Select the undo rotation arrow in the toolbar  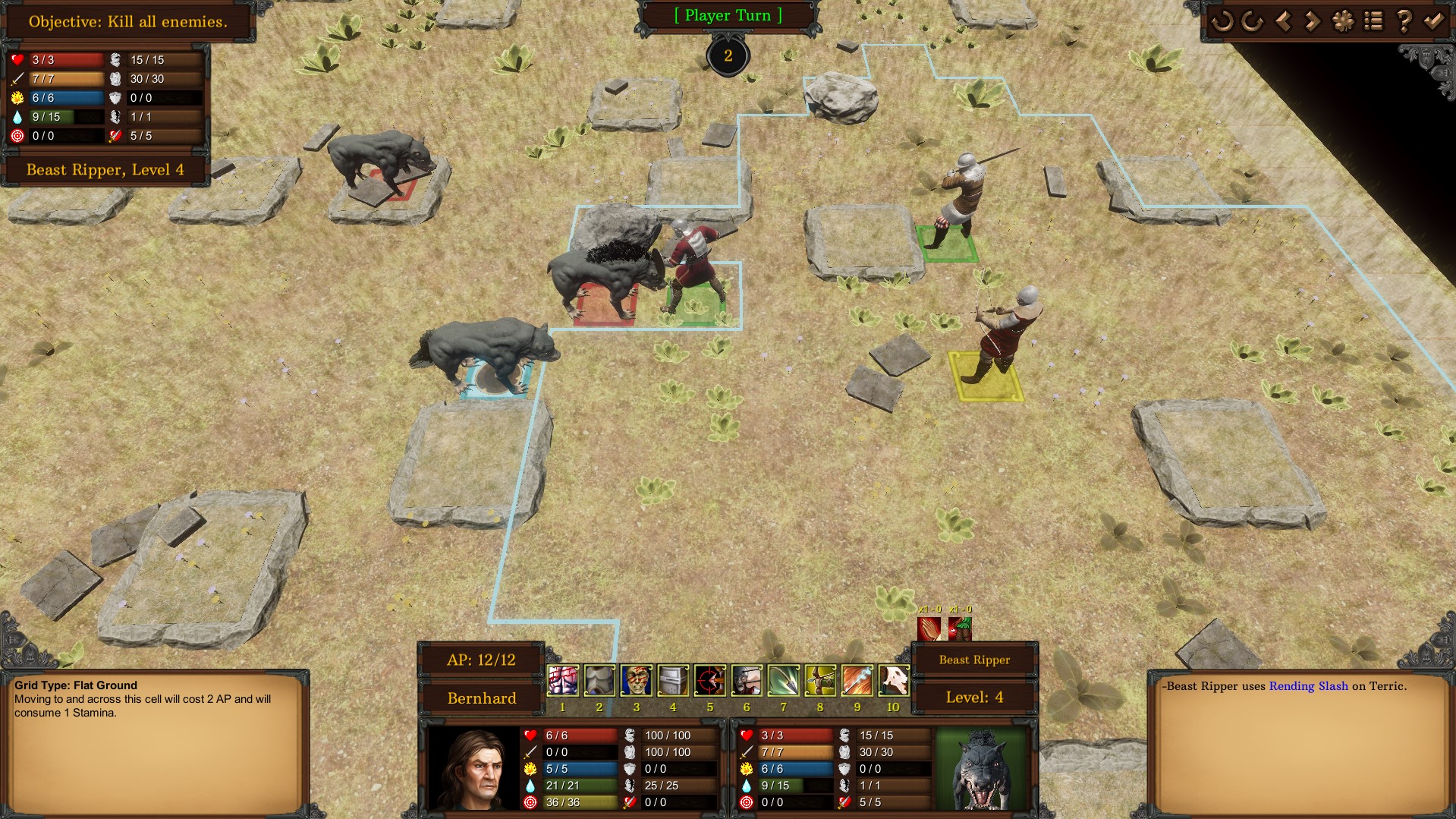click(1222, 22)
